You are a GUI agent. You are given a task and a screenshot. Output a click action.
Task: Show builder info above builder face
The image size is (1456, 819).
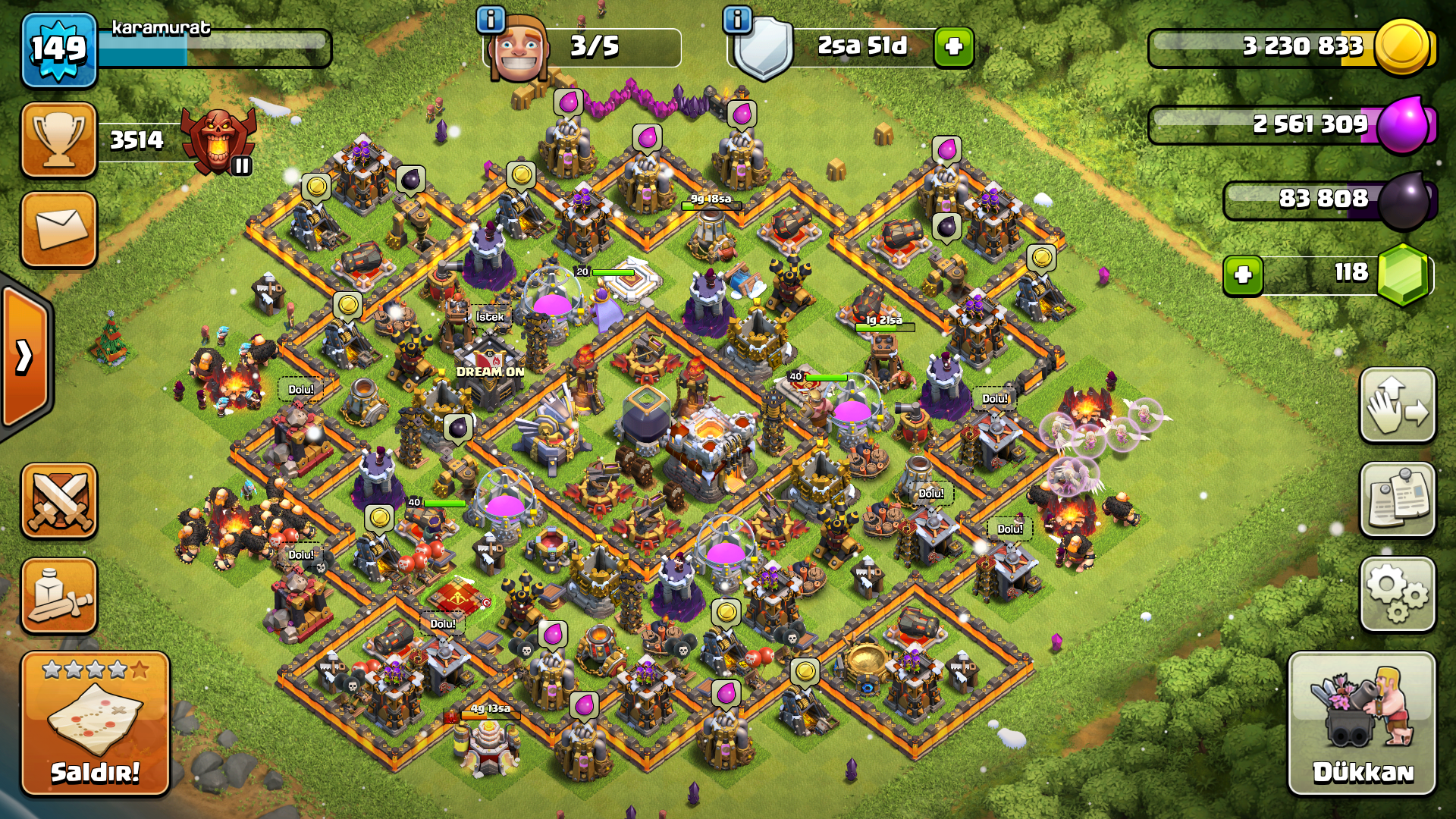tap(491, 20)
